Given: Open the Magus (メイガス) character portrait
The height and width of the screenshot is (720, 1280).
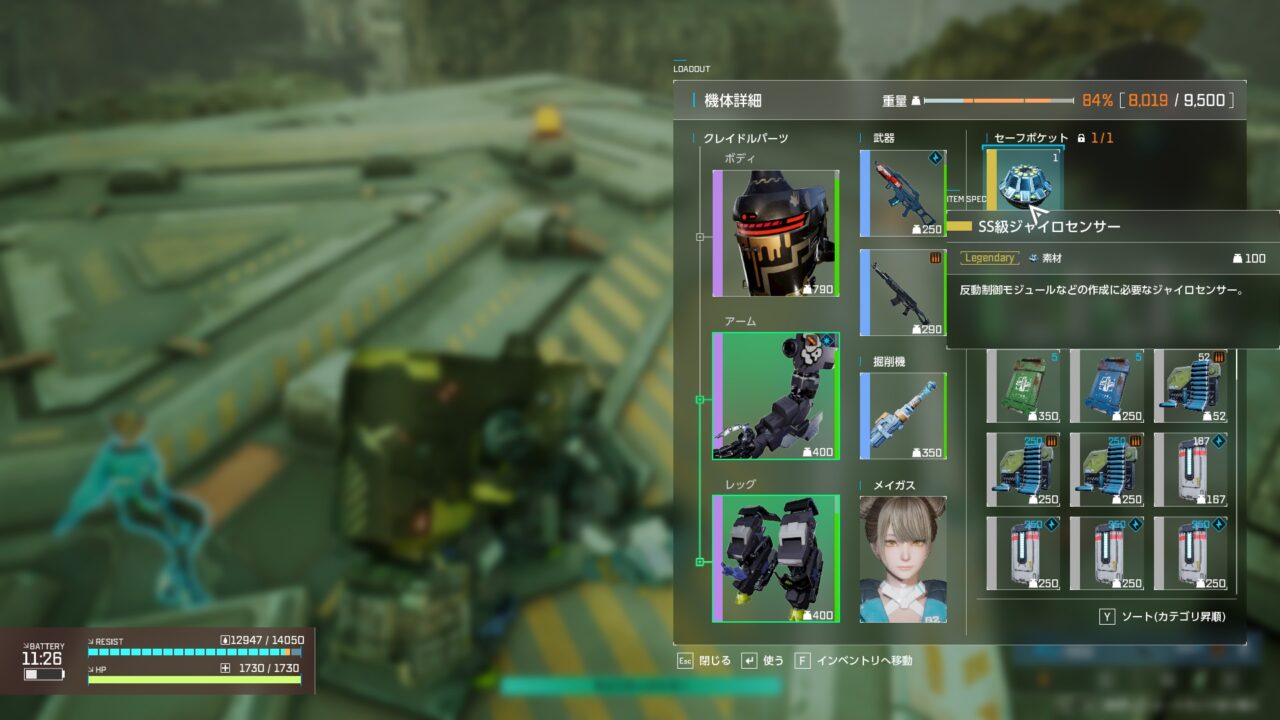Looking at the screenshot, I should point(903,559).
